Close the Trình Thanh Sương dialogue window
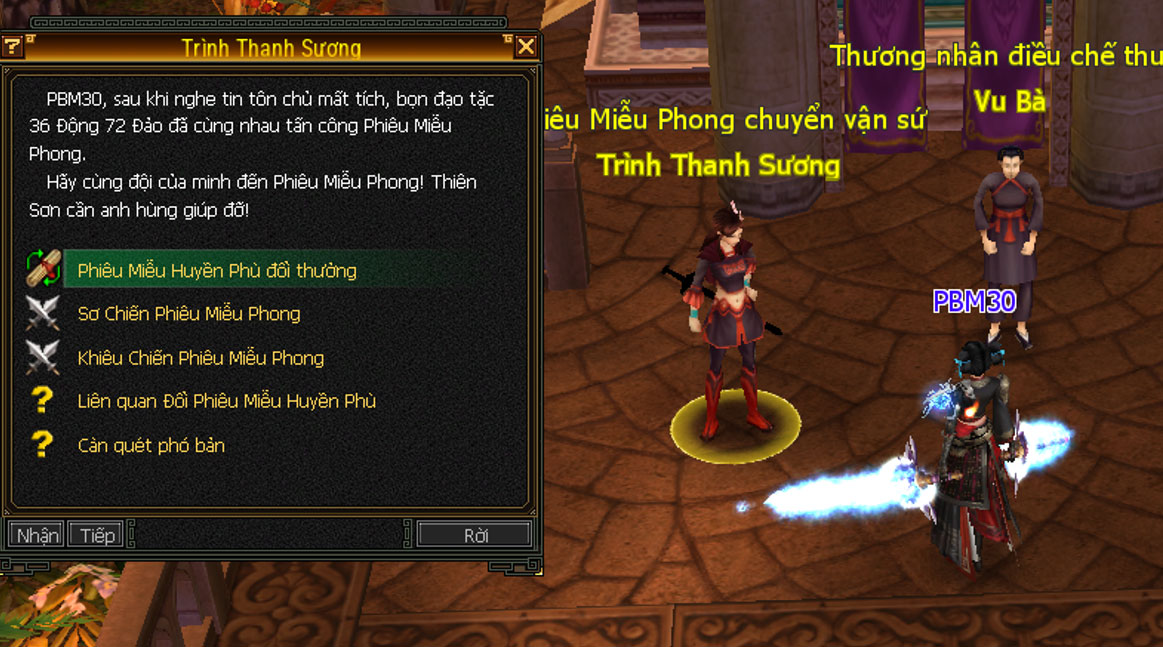The height and width of the screenshot is (647, 1163). pyautogui.click(x=526, y=47)
